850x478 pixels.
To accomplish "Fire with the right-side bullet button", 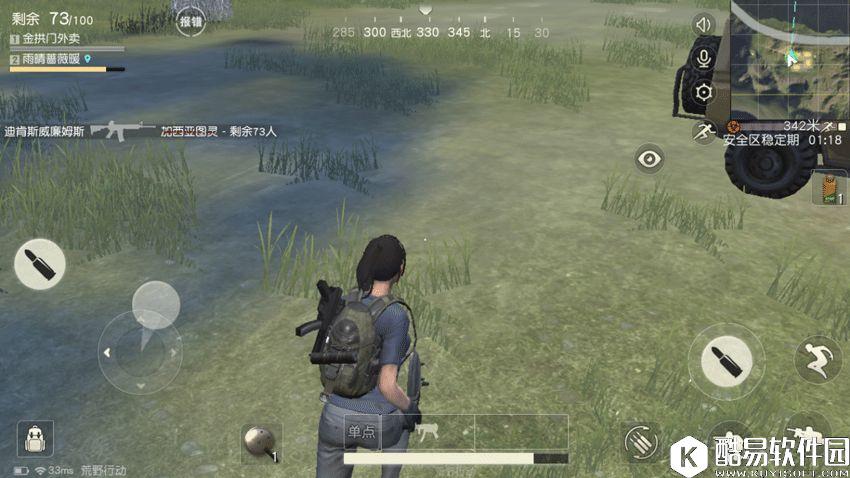I will 725,360.
